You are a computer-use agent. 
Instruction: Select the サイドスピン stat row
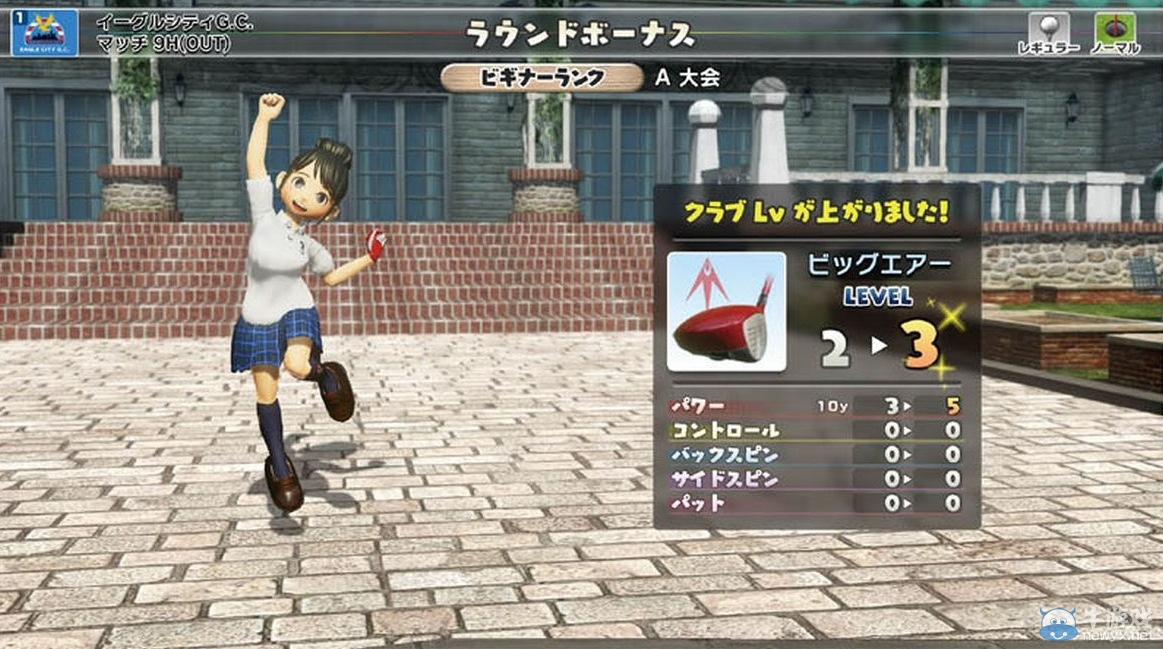point(814,479)
